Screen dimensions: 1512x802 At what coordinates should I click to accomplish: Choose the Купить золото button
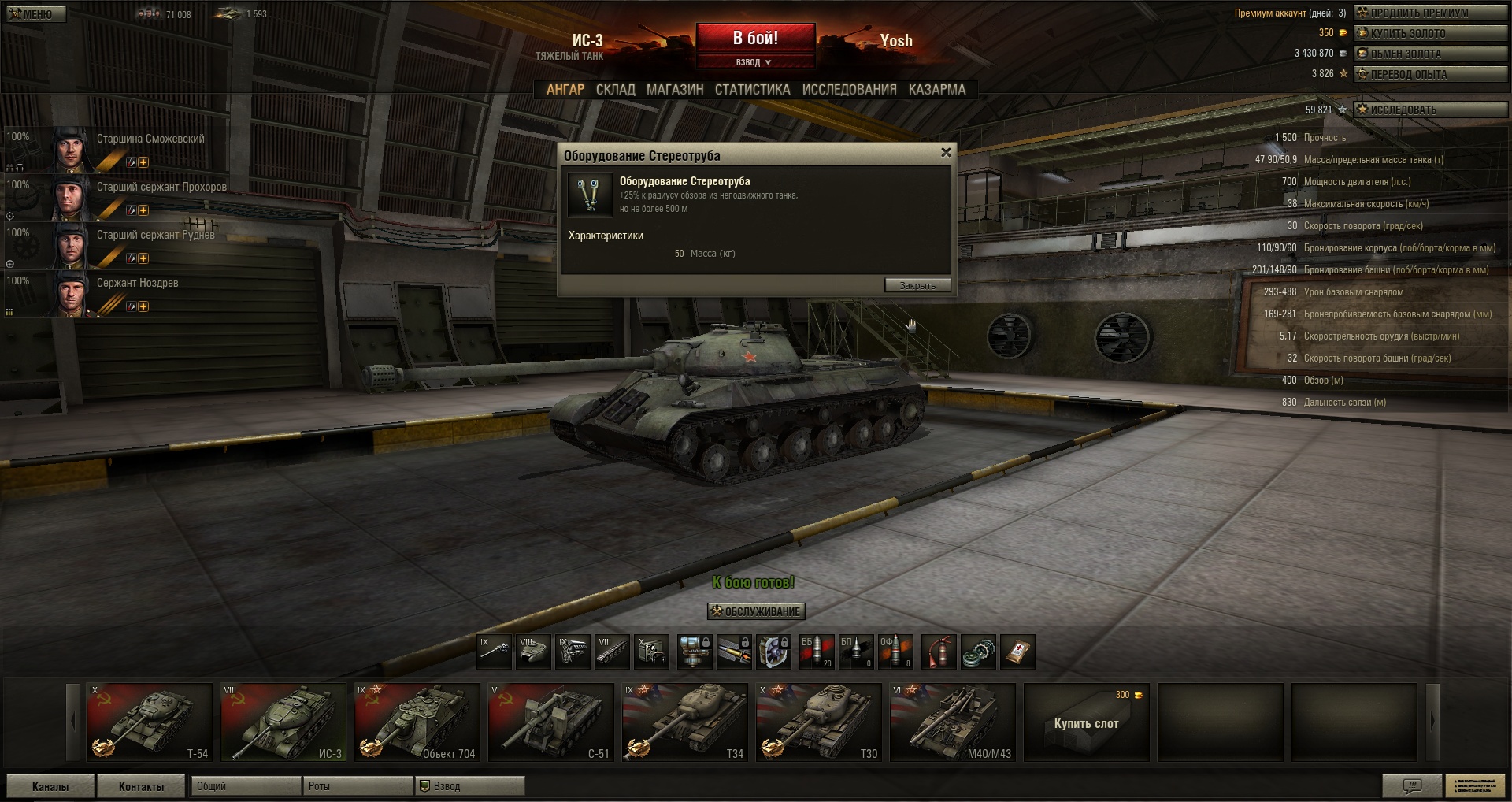[1429, 33]
